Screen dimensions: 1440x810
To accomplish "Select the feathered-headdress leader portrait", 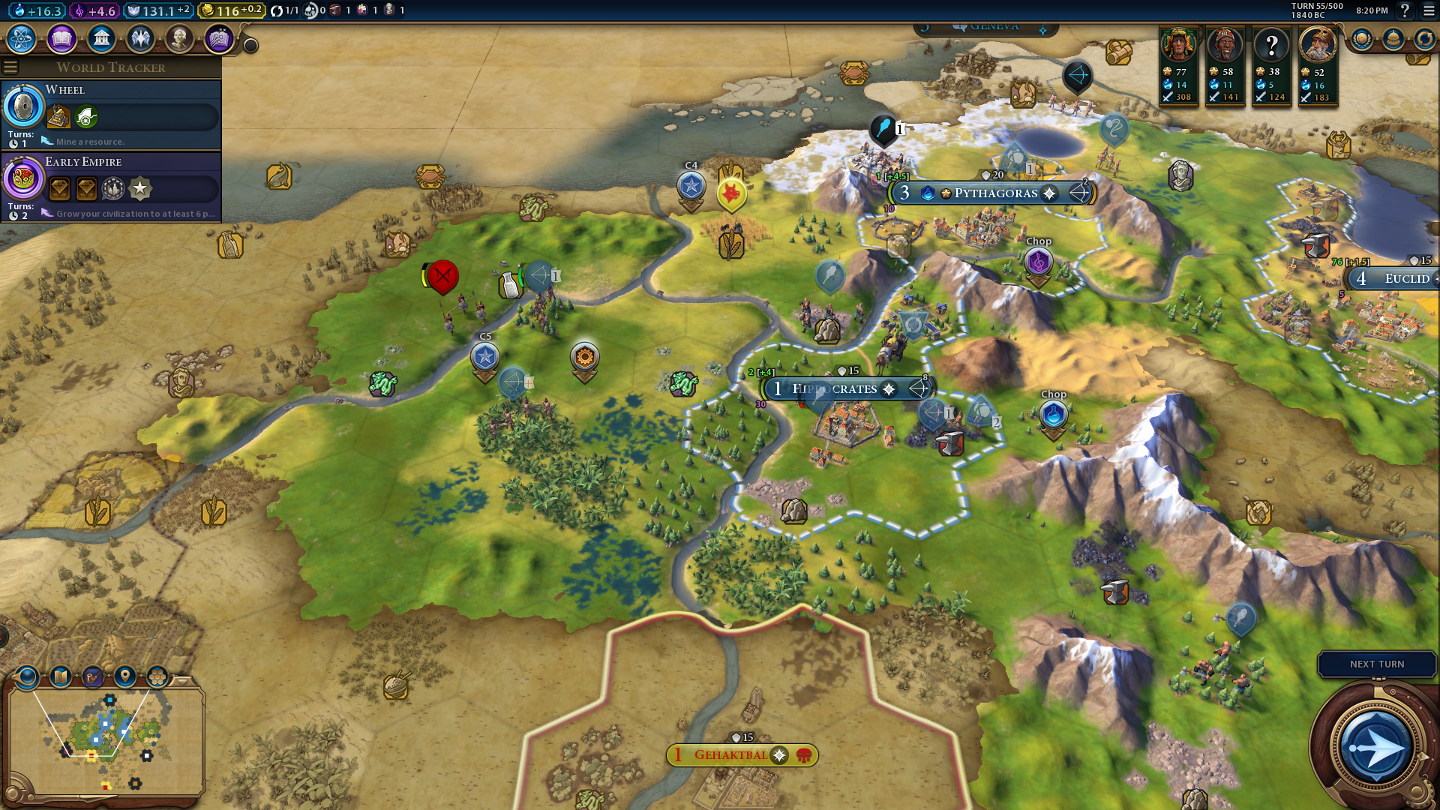I will [1179, 45].
